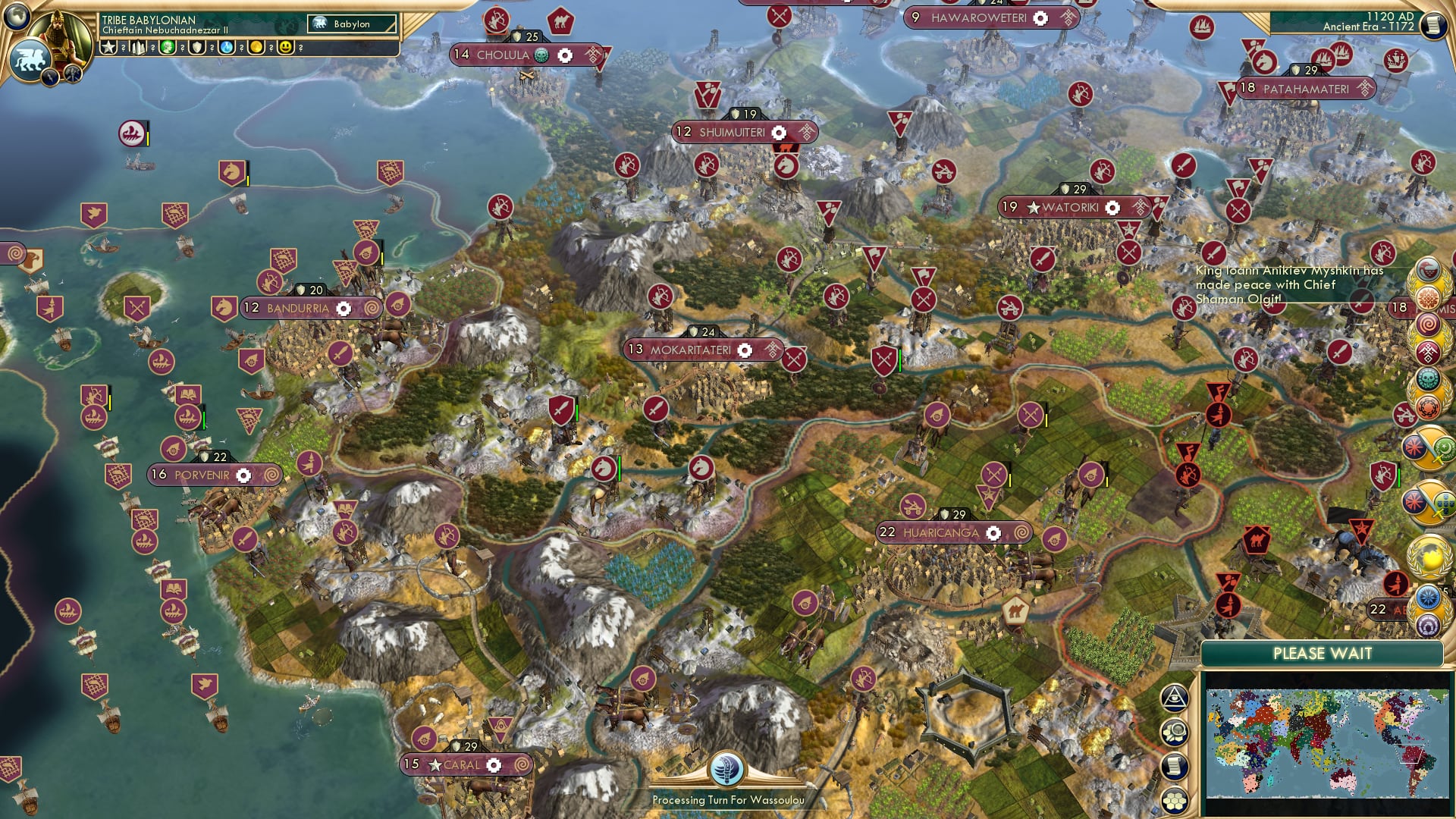Click the shield icon in the top stats bar

pyautogui.click(x=196, y=48)
